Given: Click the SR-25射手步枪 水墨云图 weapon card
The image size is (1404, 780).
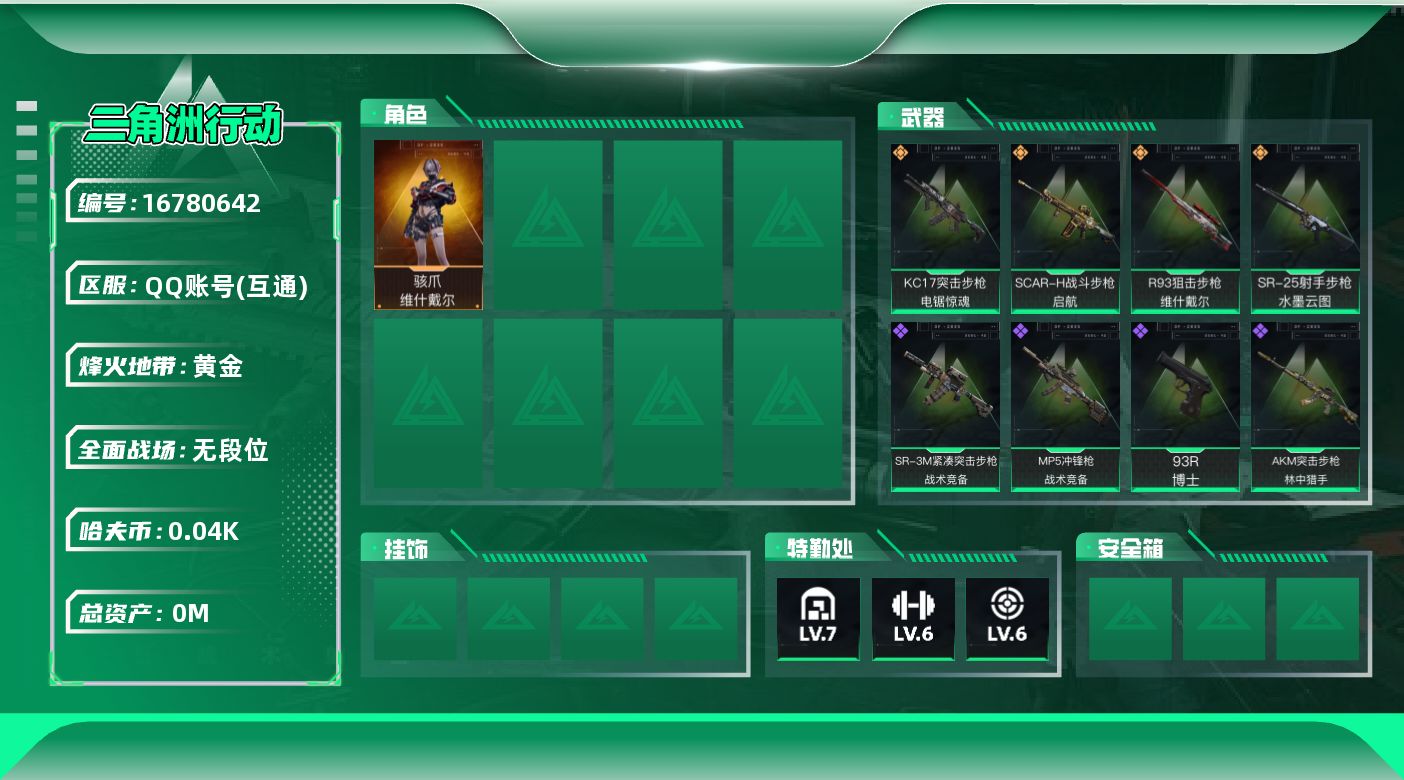Looking at the screenshot, I should click(1305, 228).
